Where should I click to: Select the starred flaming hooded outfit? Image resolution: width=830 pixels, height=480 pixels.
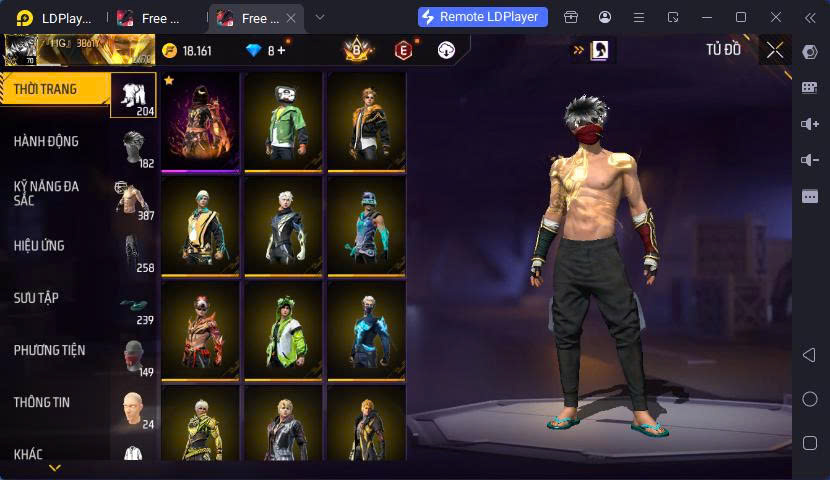click(x=201, y=120)
